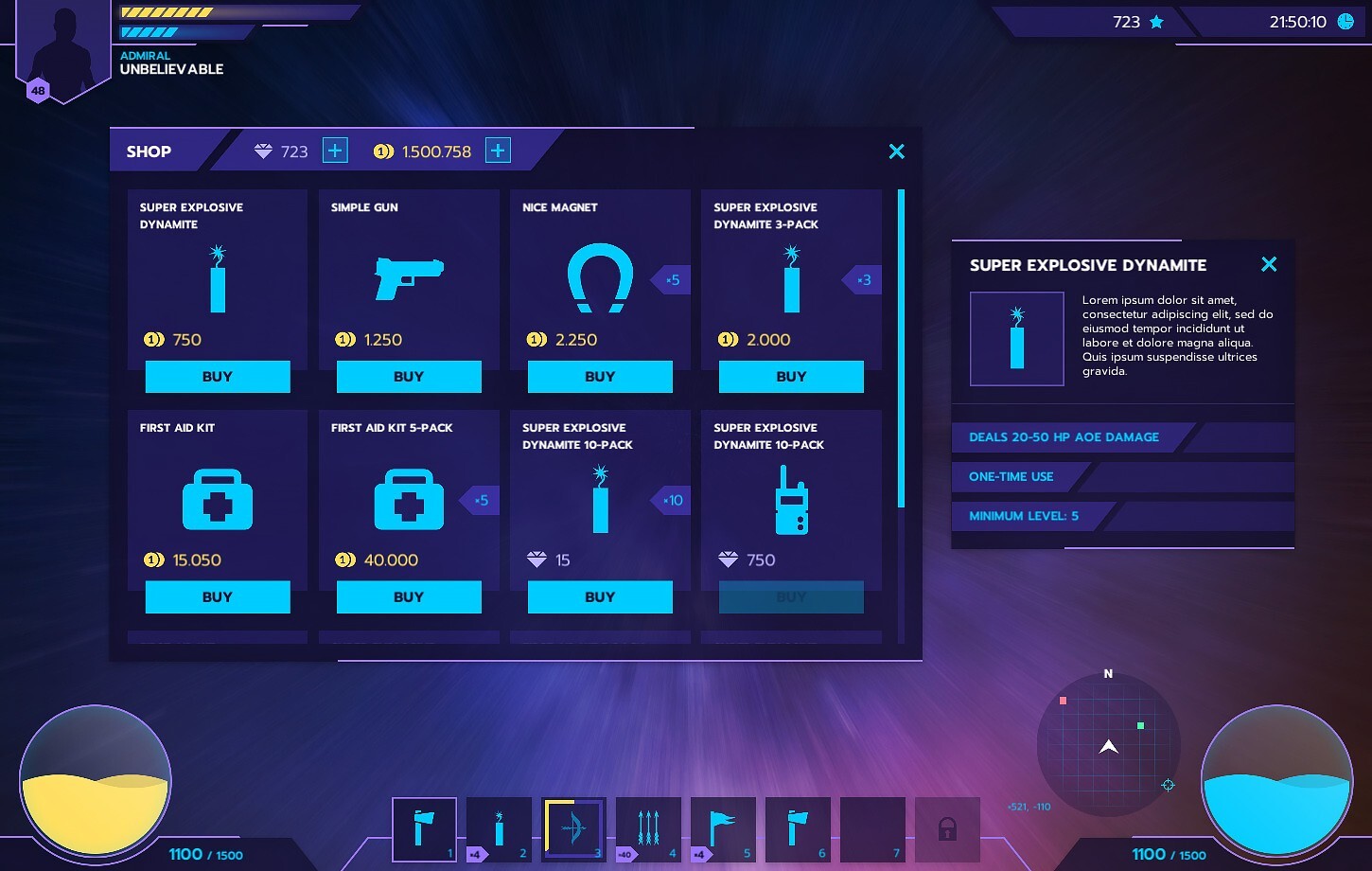Buy the Nice Magnet
Image resolution: width=1372 pixels, height=871 pixels.
600,376
